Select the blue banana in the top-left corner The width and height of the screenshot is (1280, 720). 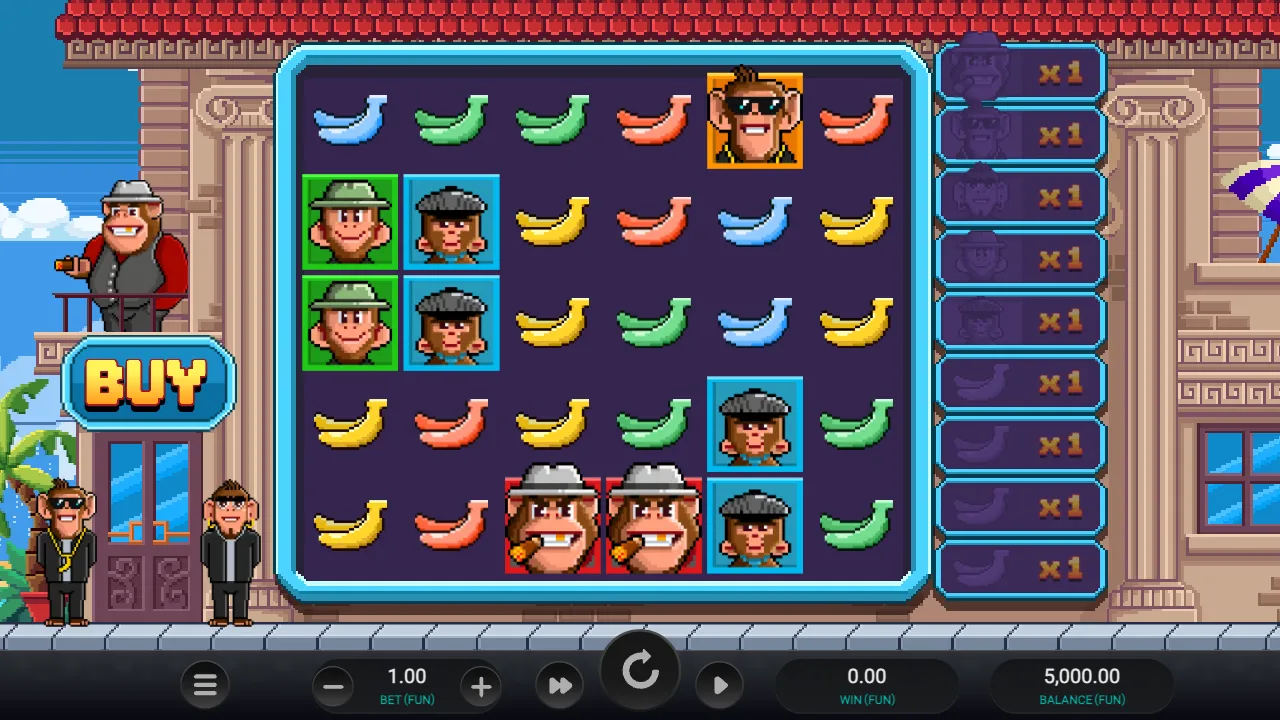pyautogui.click(x=349, y=120)
